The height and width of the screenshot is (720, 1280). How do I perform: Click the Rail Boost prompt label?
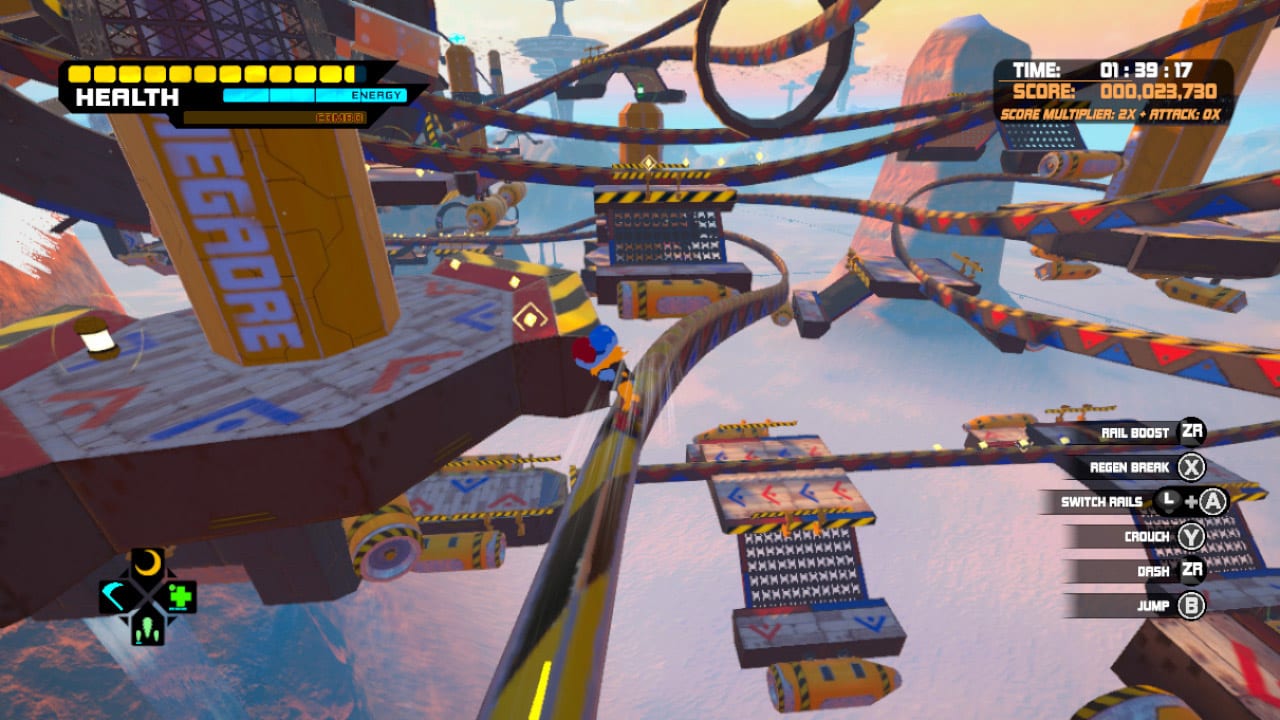pyautogui.click(x=1135, y=432)
